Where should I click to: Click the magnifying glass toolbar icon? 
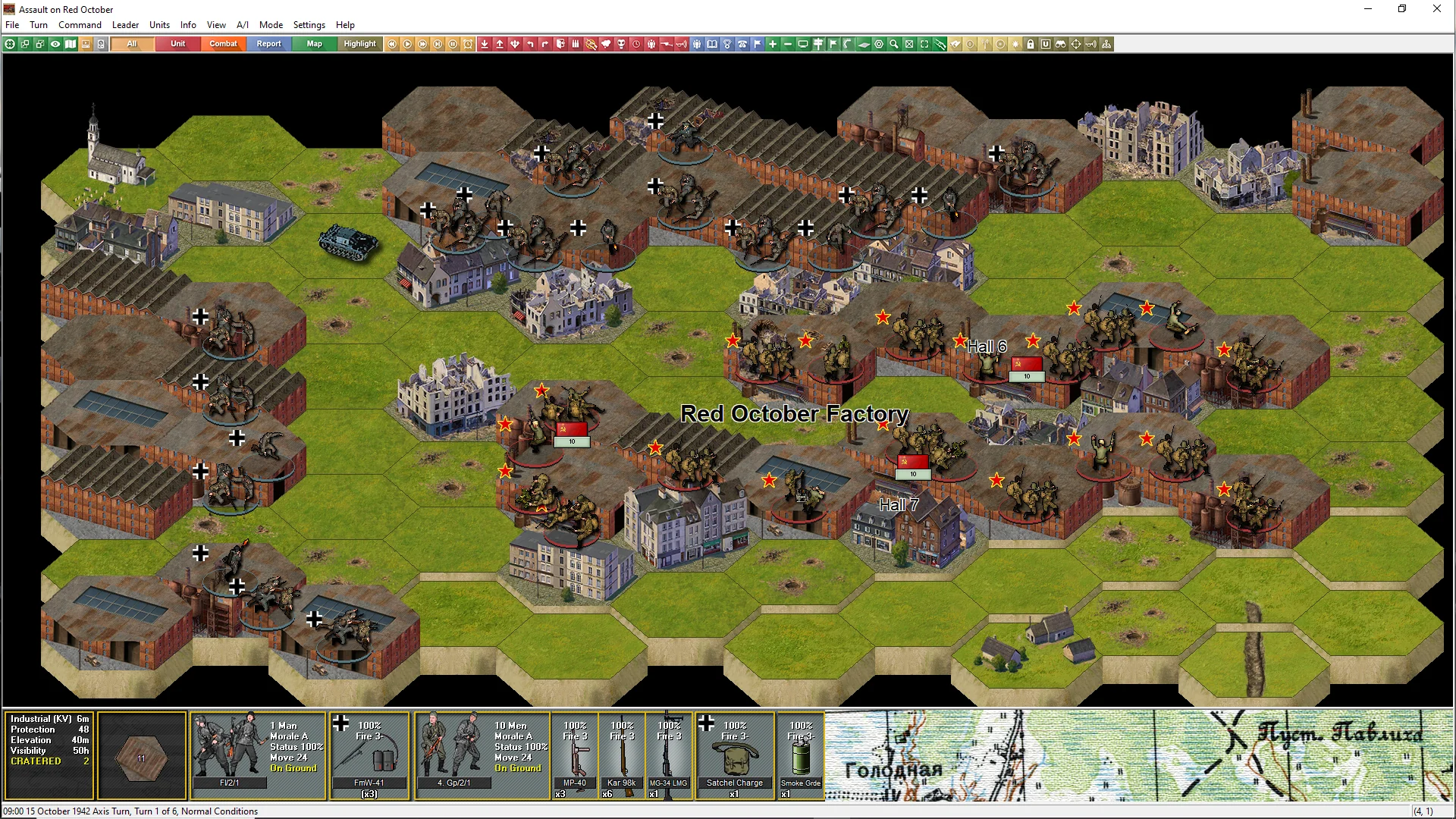pos(894,44)
